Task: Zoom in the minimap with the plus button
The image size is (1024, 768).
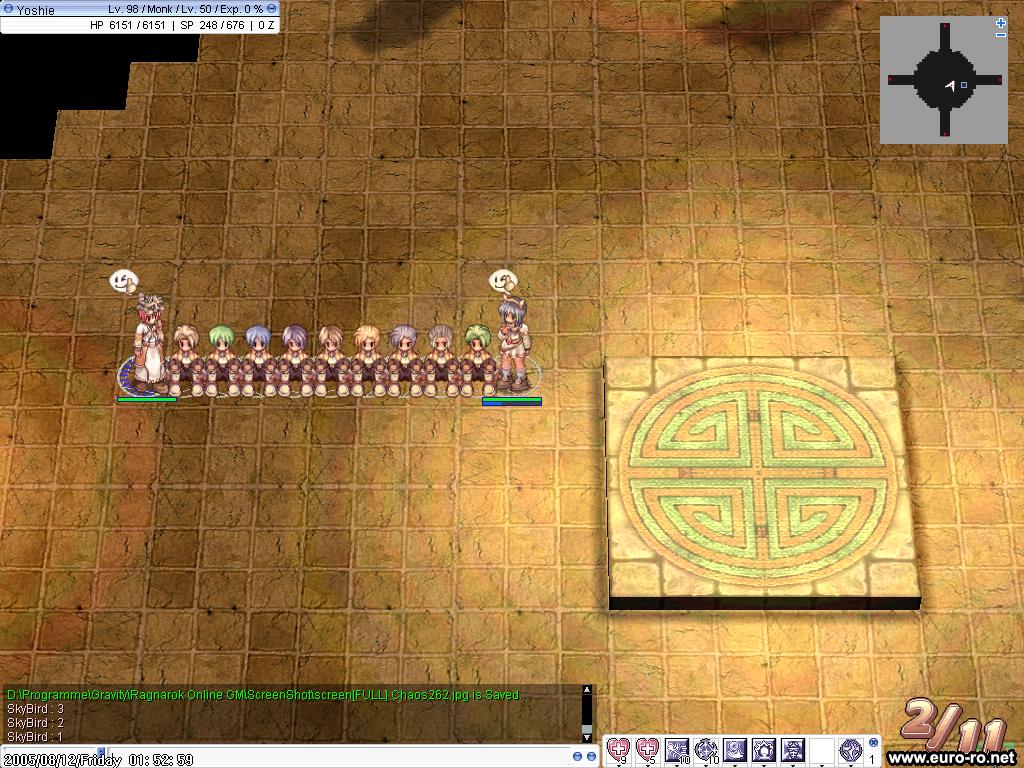Action: (x=1001, y=23)
